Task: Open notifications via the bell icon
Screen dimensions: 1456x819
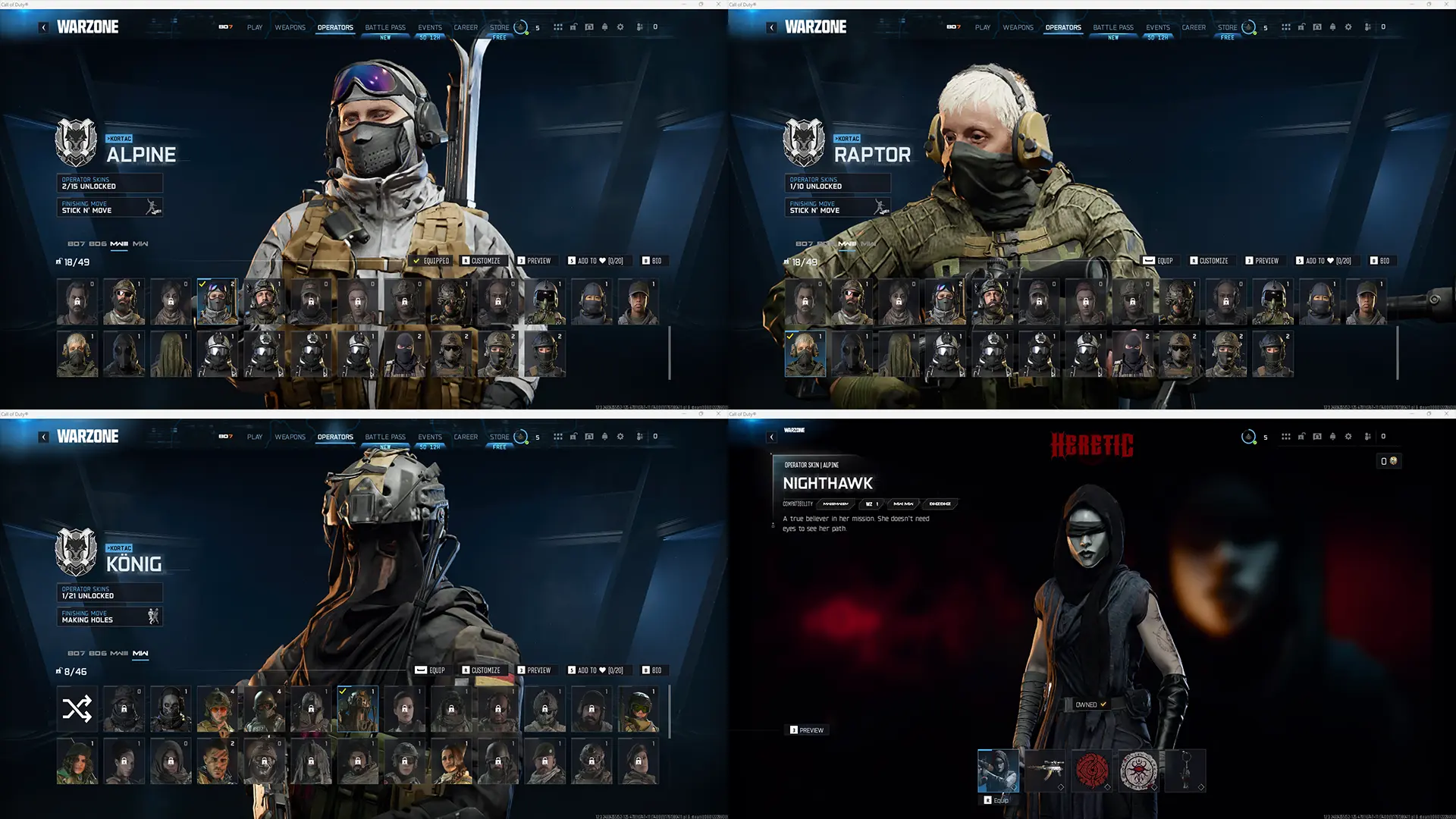Action: tap(604, 27)
